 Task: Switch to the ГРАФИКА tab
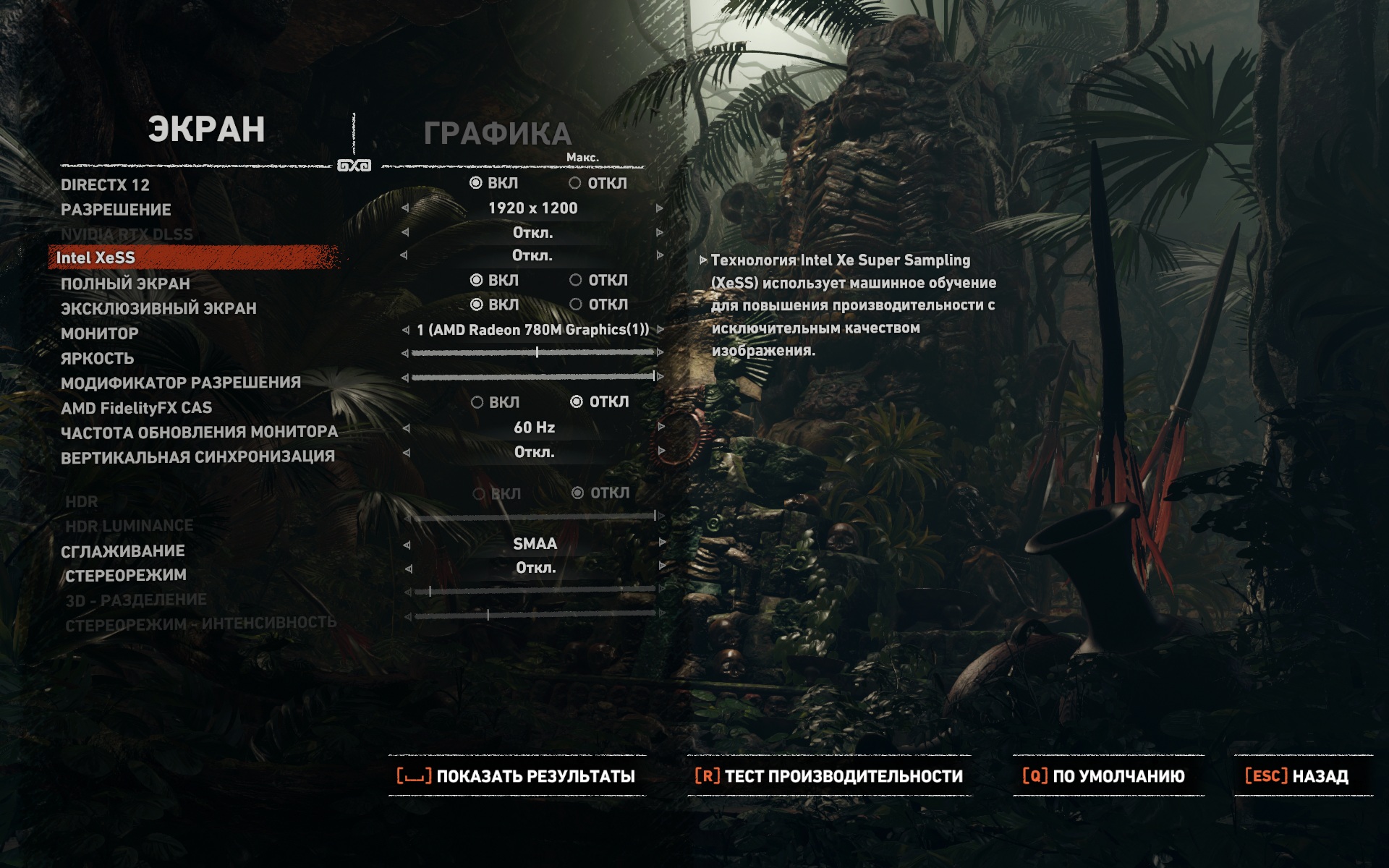(497, 134)
